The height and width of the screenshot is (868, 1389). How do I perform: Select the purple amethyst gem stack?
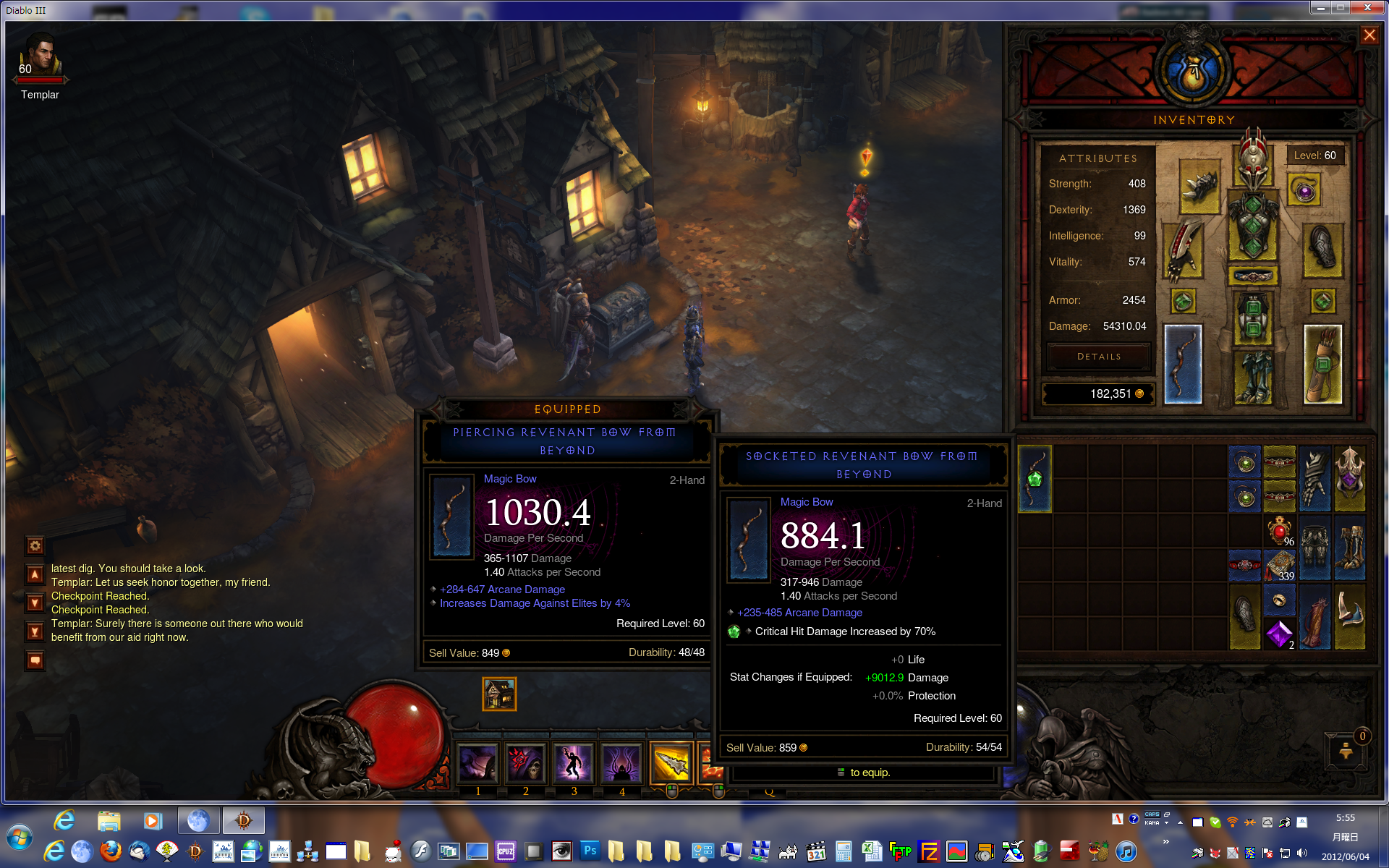click(1279, 634)
